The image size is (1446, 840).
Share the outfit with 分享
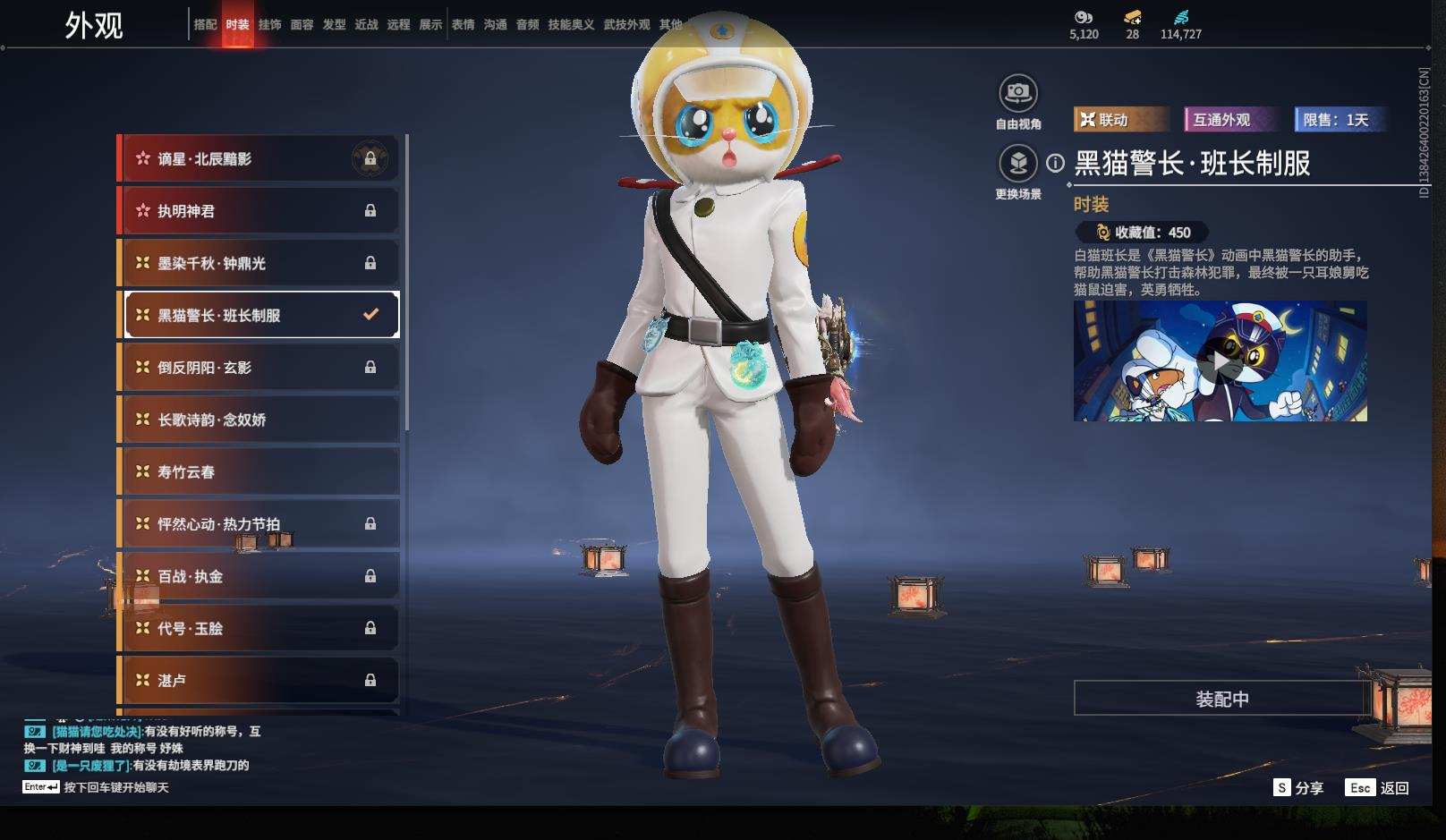pyautogui.click(x=1298, y=787)
